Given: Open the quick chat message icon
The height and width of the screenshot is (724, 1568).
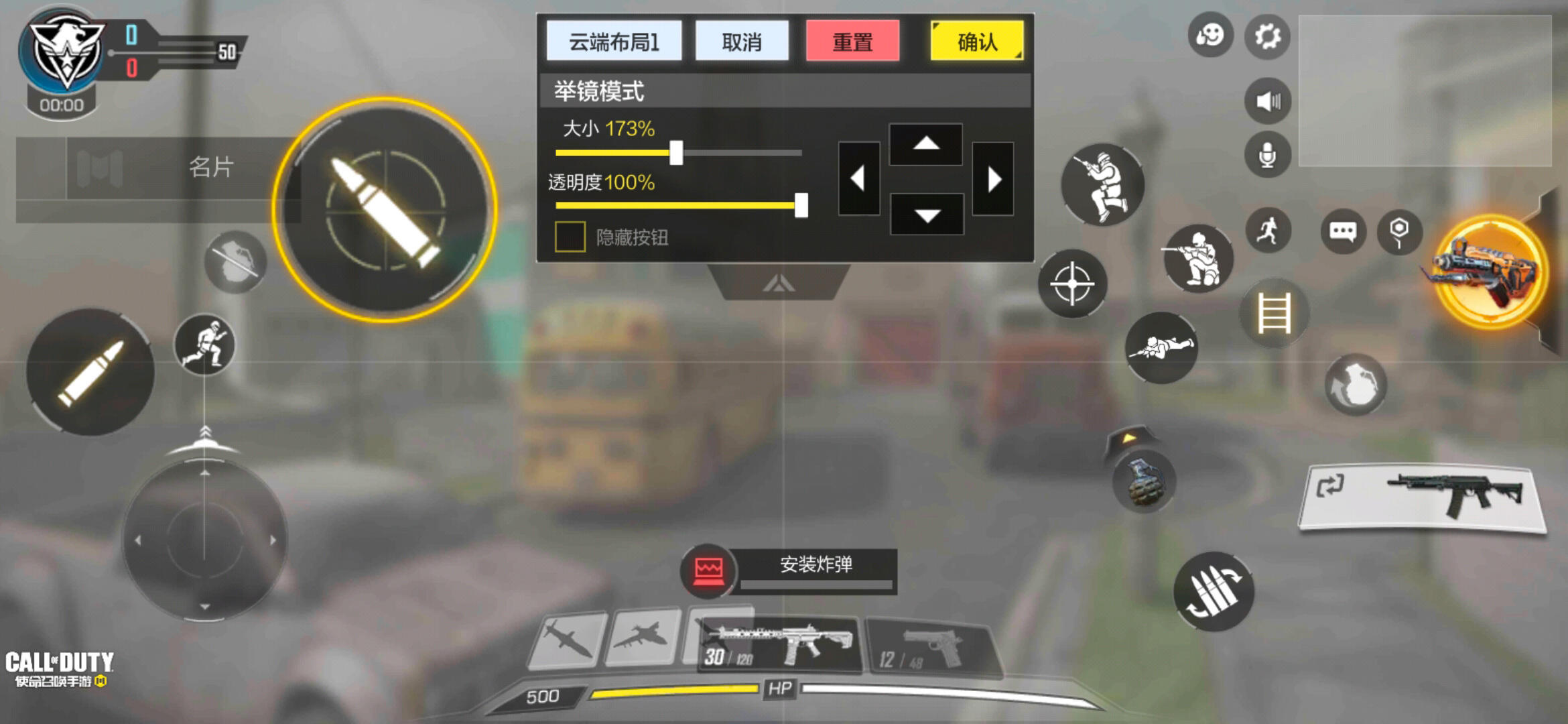Looking at the screenshot, I should tap(1342, 231).
